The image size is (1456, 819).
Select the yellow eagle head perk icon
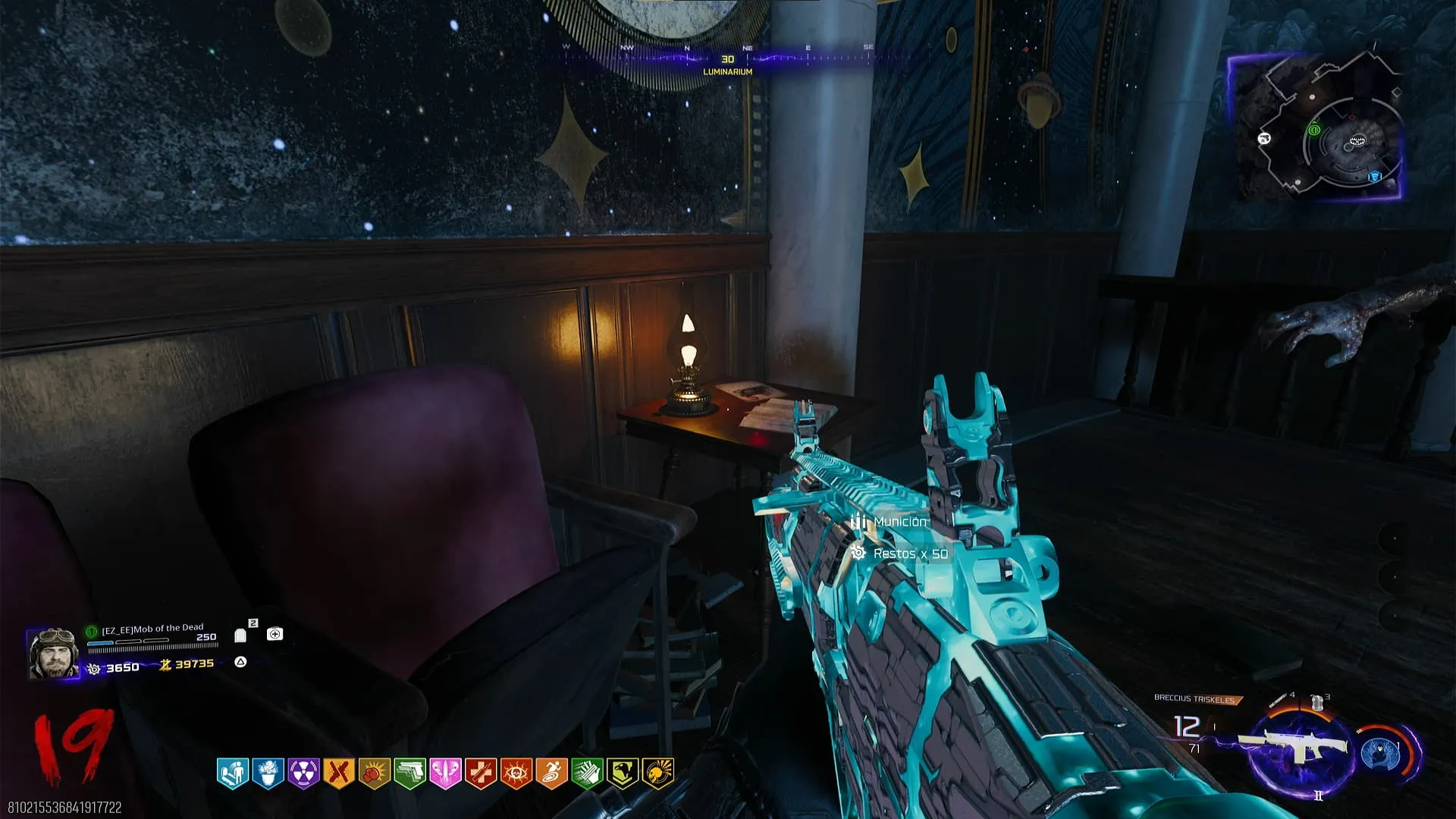point(622,773)
